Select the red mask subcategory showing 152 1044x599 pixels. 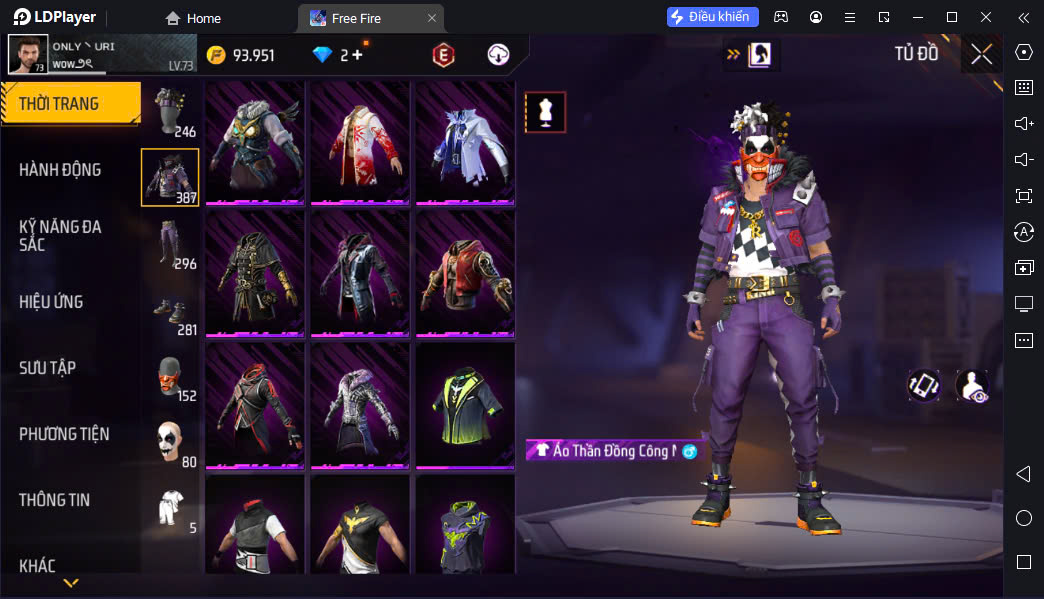pyautogui.click(x=170, y=376)
